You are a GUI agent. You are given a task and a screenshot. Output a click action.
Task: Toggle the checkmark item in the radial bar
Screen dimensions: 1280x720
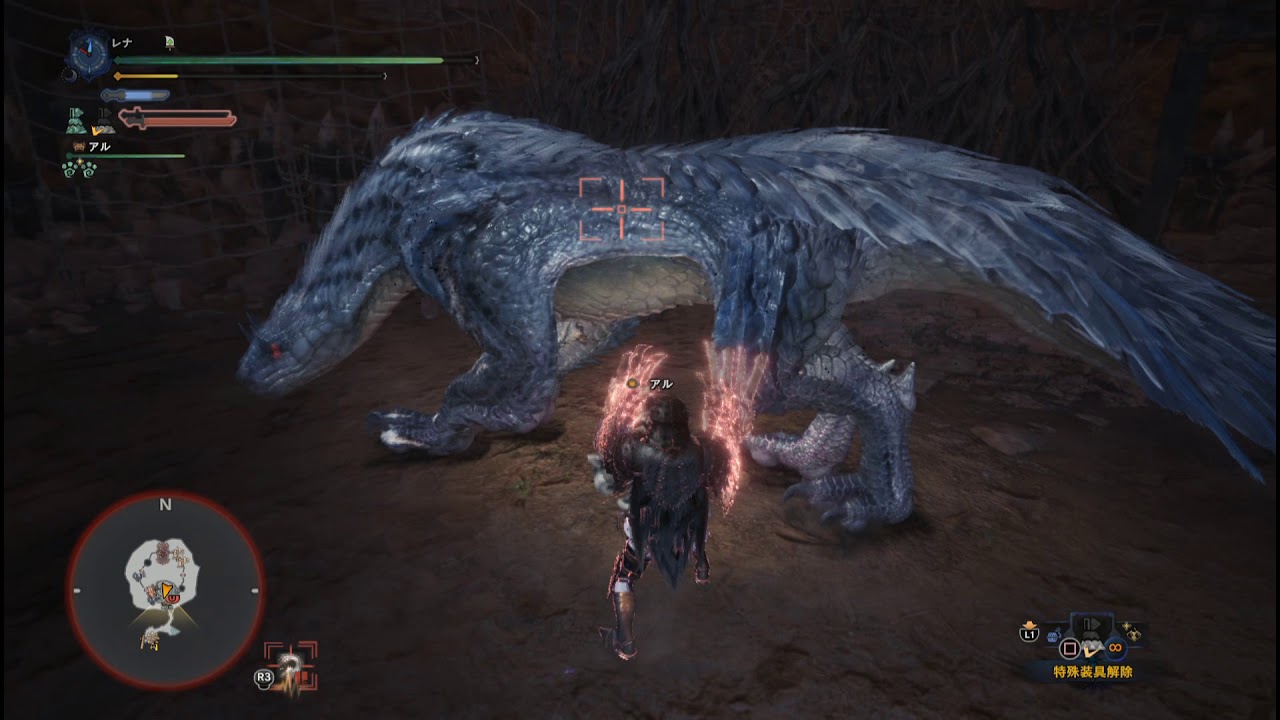click(1092, 648)
